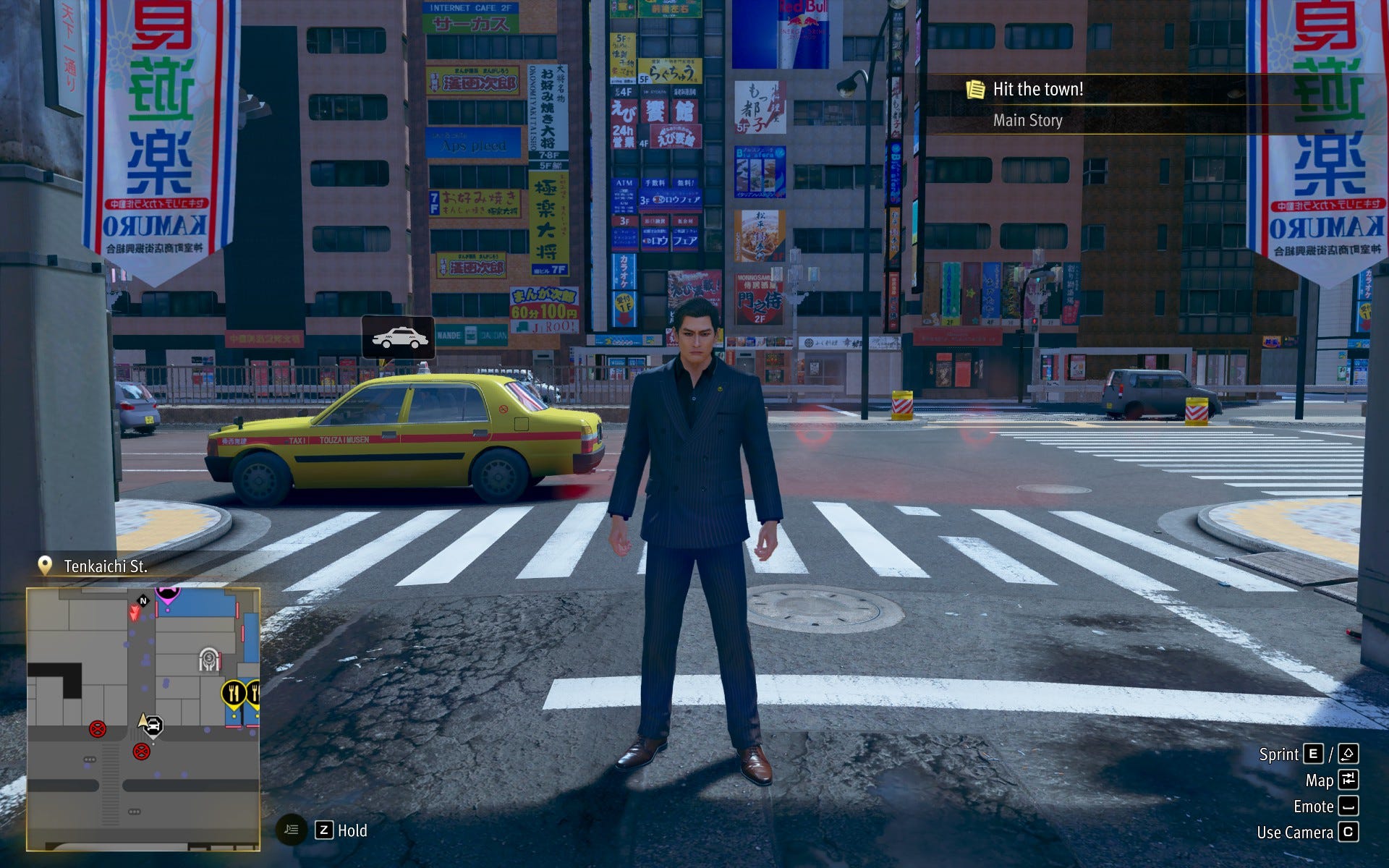Click the taxi stand icon on the minimap

(154, 726)
